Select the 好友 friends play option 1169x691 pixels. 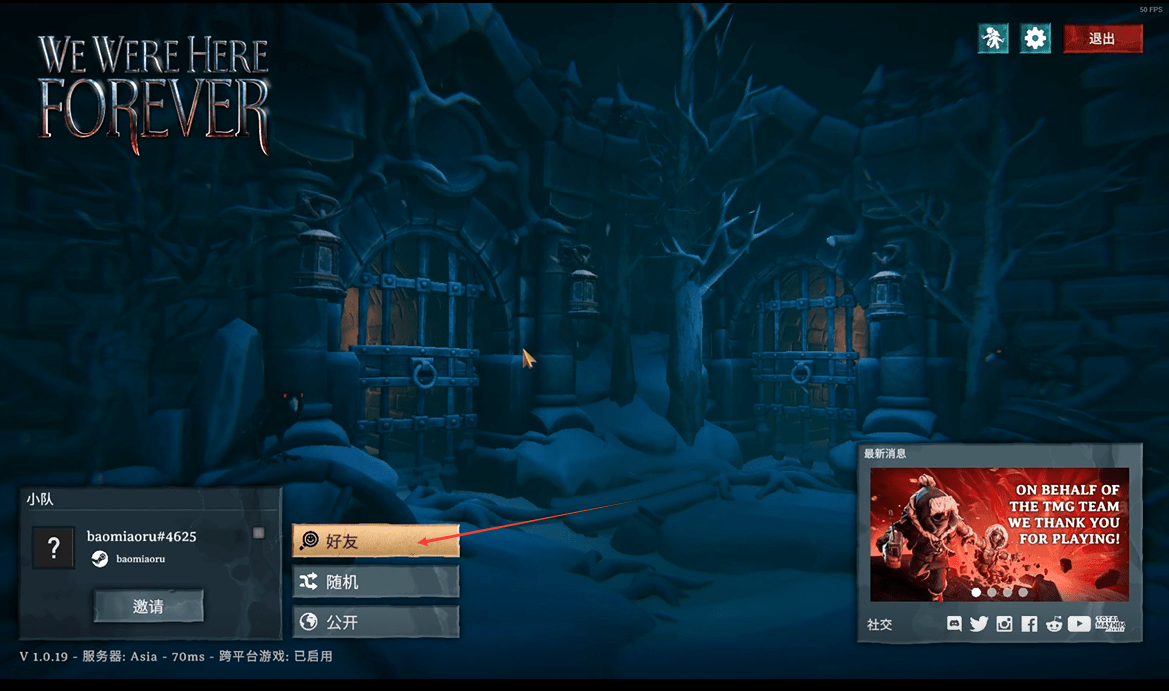[376, 541]
